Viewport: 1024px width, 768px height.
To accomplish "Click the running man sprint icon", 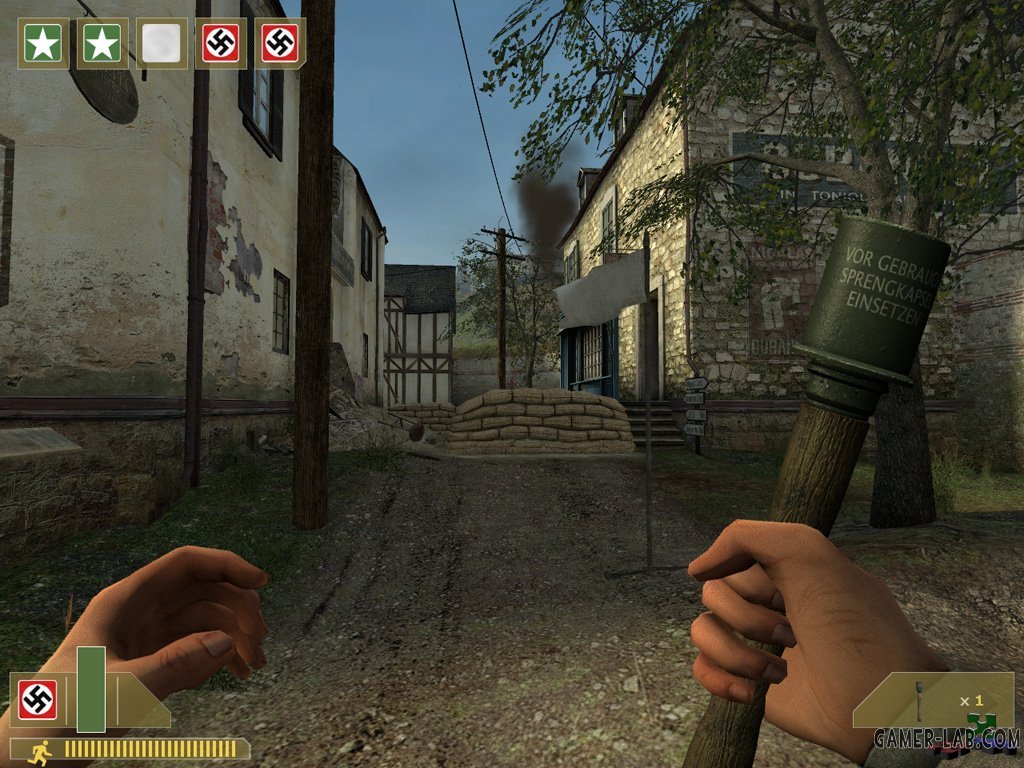I will (x=41, y=749).
